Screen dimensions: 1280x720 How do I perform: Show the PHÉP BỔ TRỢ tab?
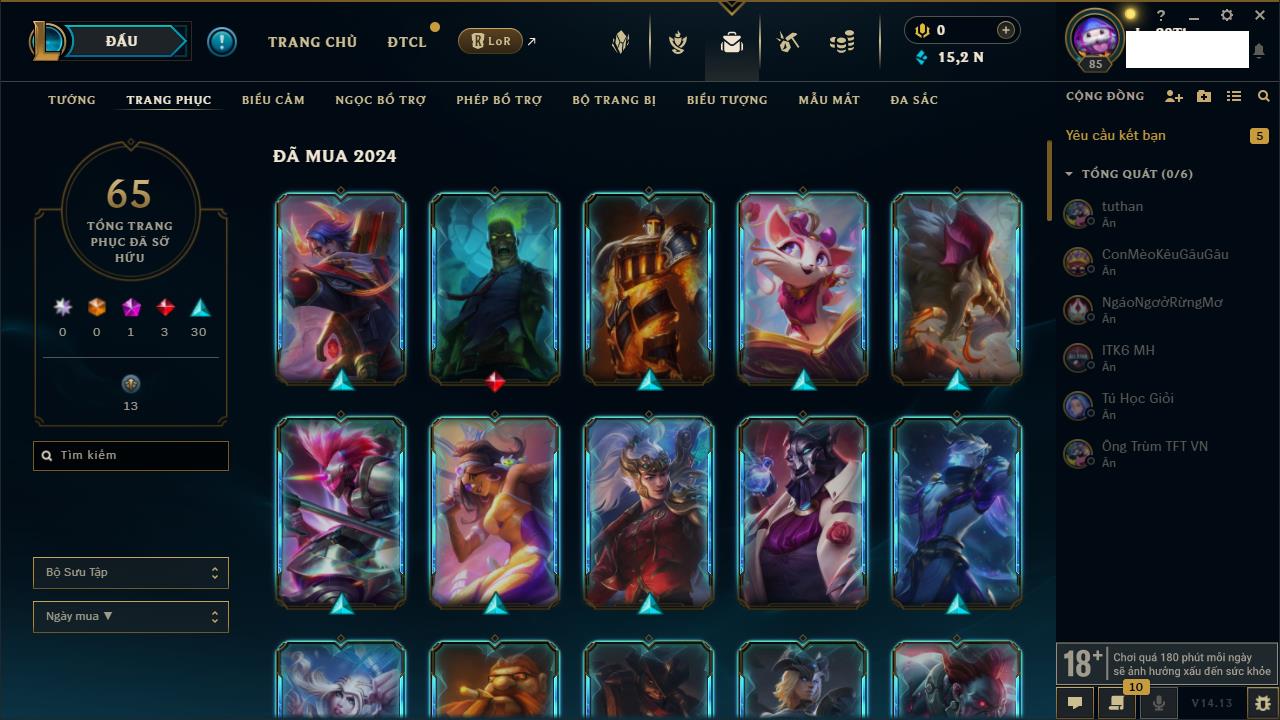pyautogui.click(x=499, y=100)
